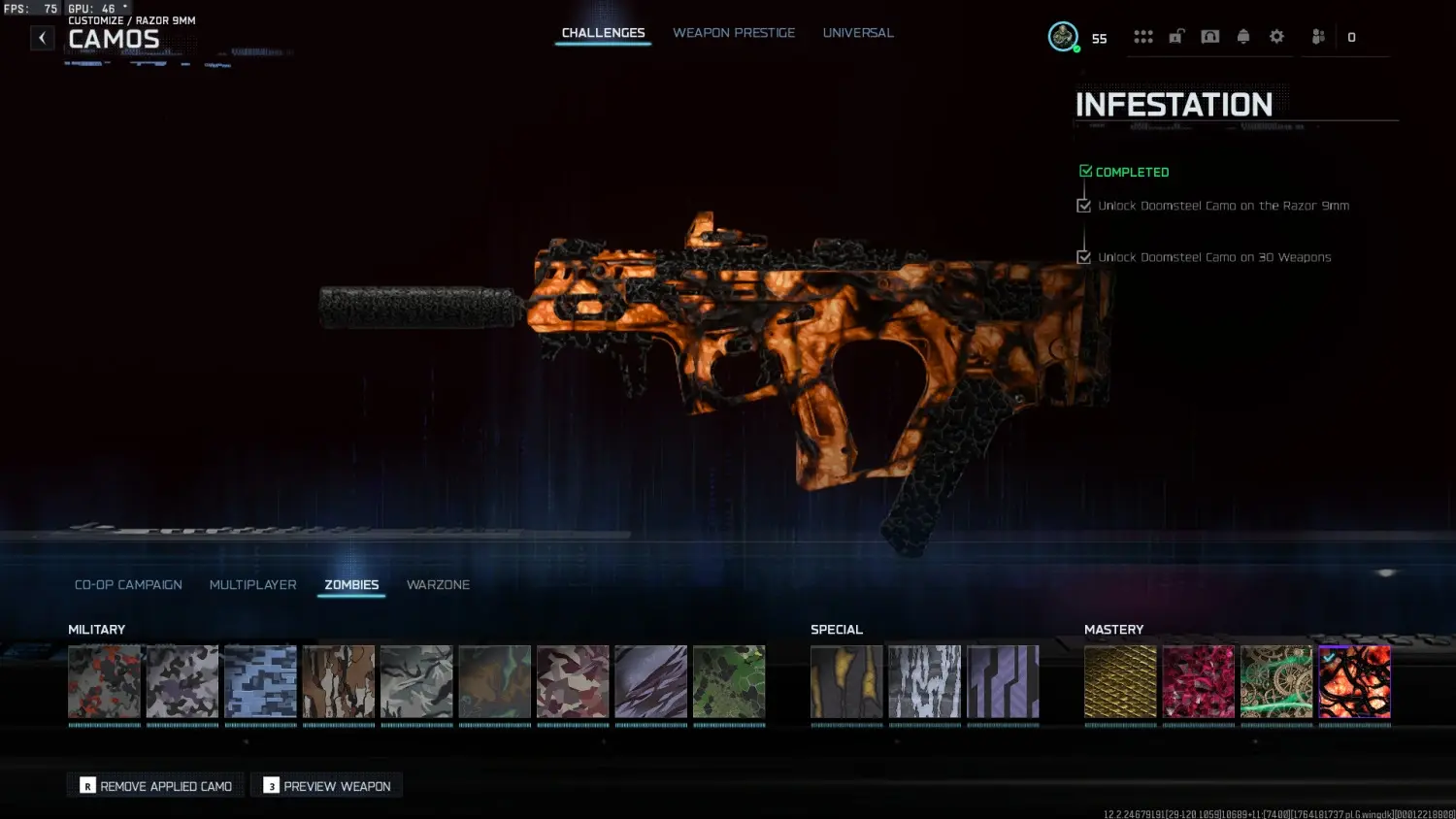Open the social friends icon
The width and height of the screenshot is (1456, 819).
click(x=1317, y=36)
